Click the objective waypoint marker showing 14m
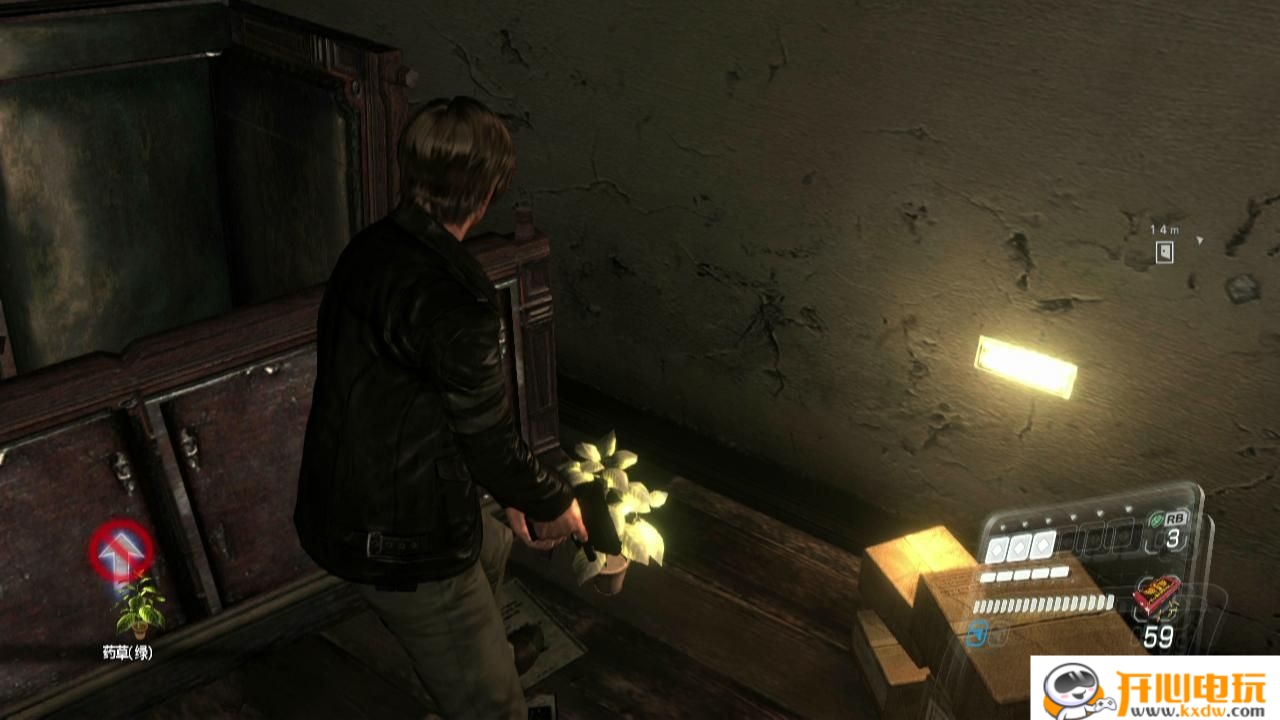 (x=1164, y=252)
